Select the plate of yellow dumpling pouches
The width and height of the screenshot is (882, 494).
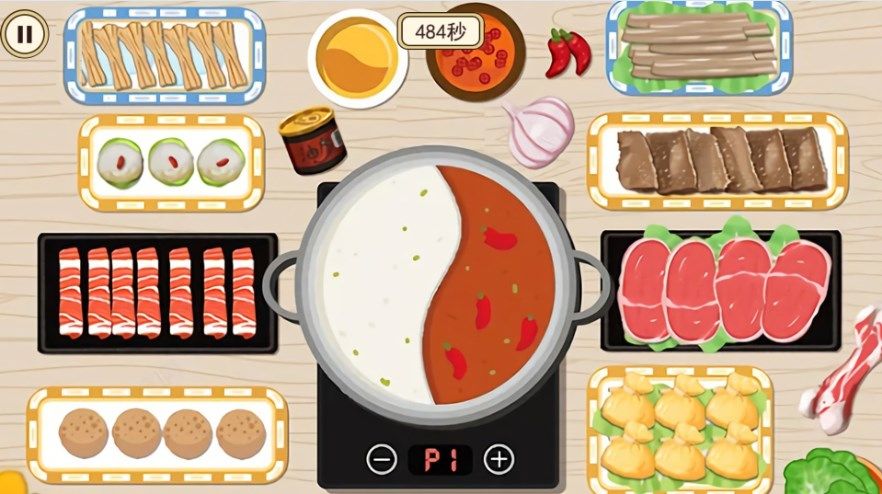[x=679, y=428]
